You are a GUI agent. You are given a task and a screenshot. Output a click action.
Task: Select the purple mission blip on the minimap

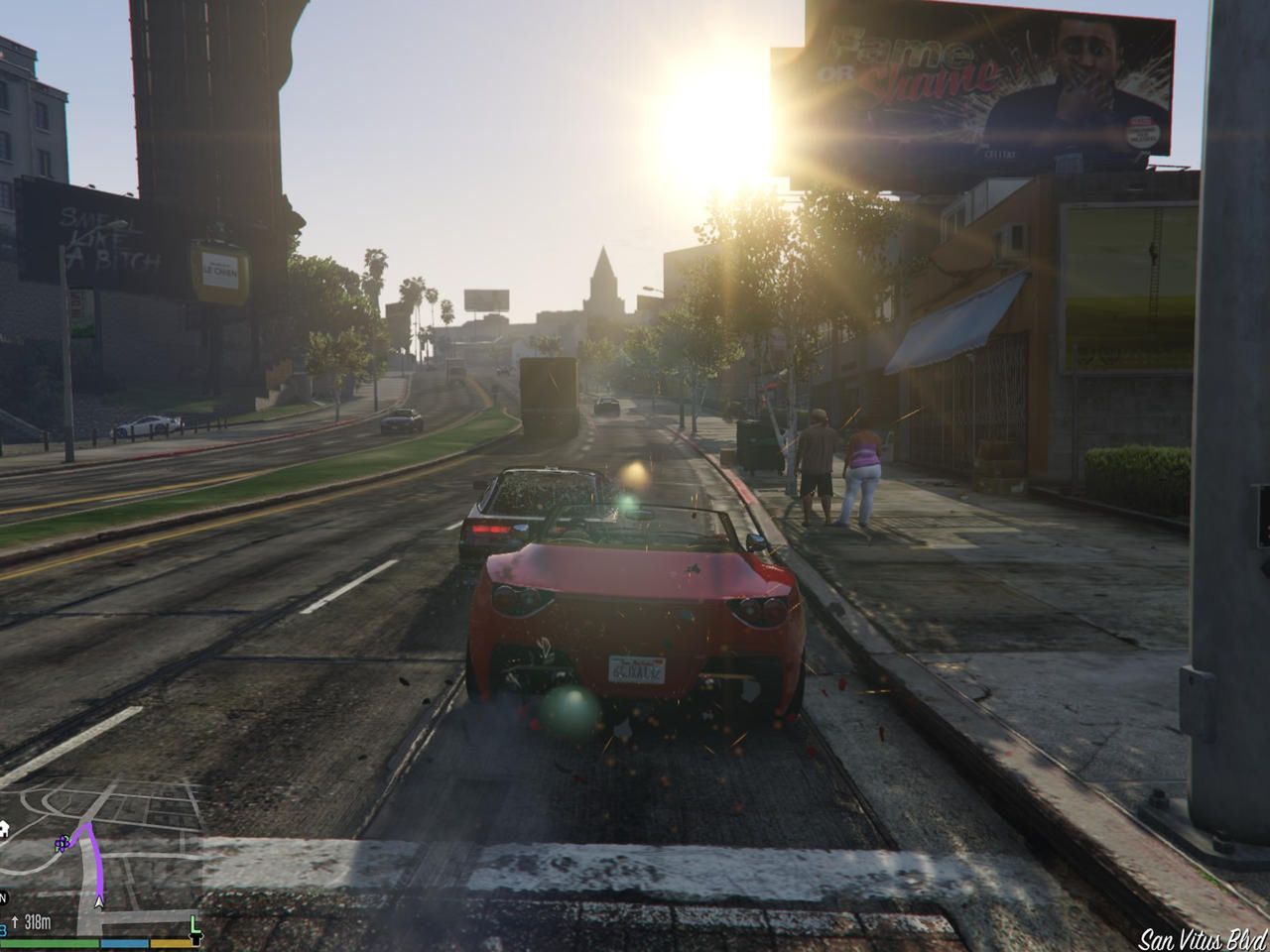(x=62, y=844)
